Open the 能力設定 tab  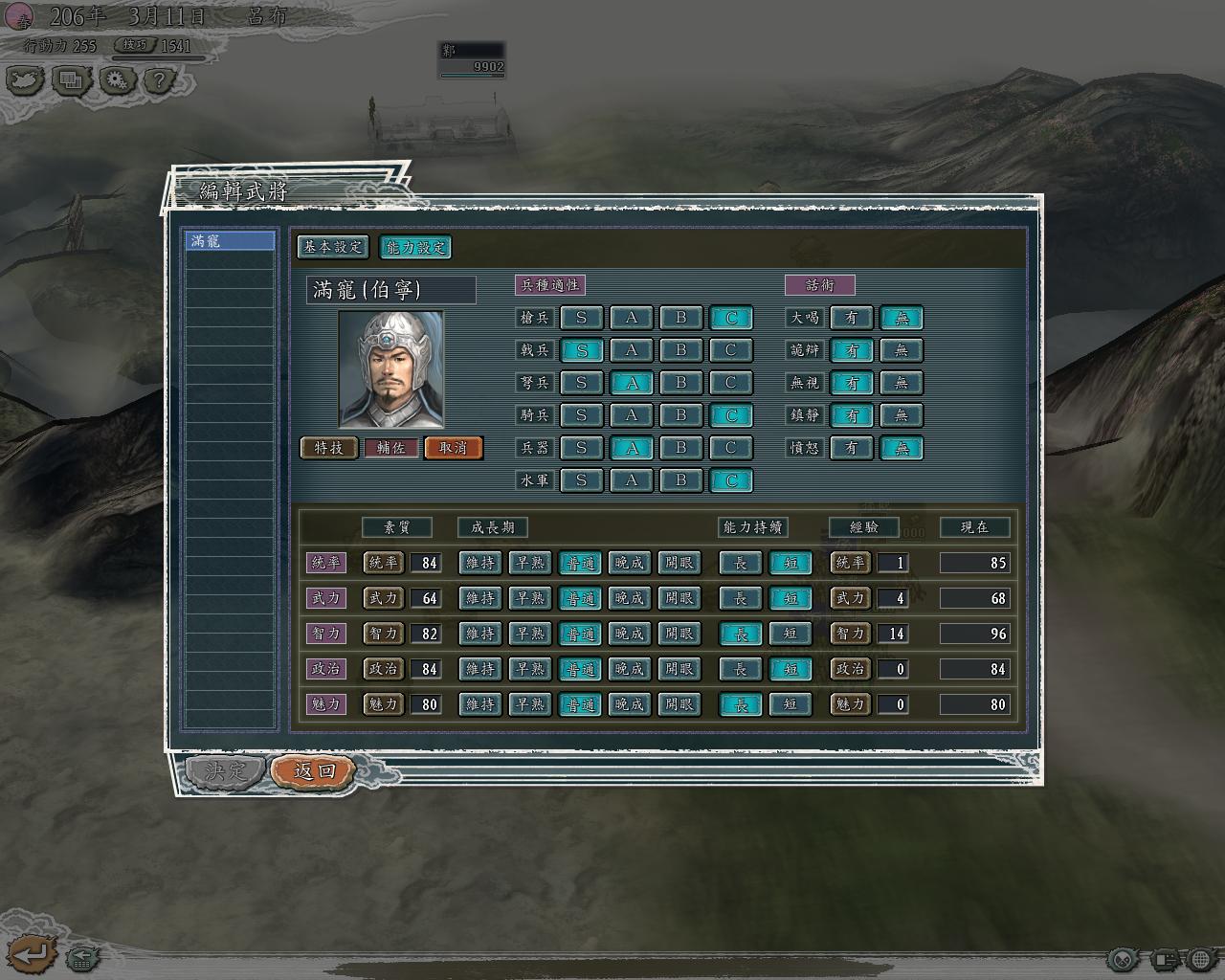coord(415,247)
